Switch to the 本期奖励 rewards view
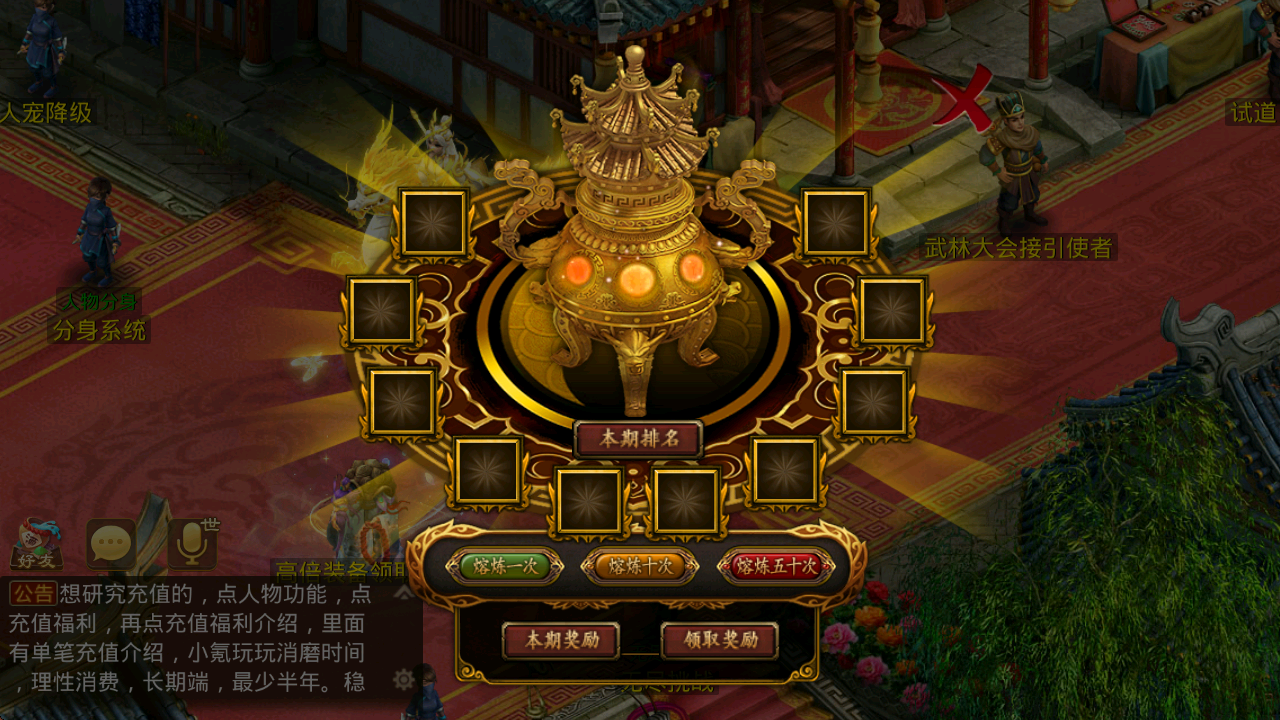 [561, 640]
